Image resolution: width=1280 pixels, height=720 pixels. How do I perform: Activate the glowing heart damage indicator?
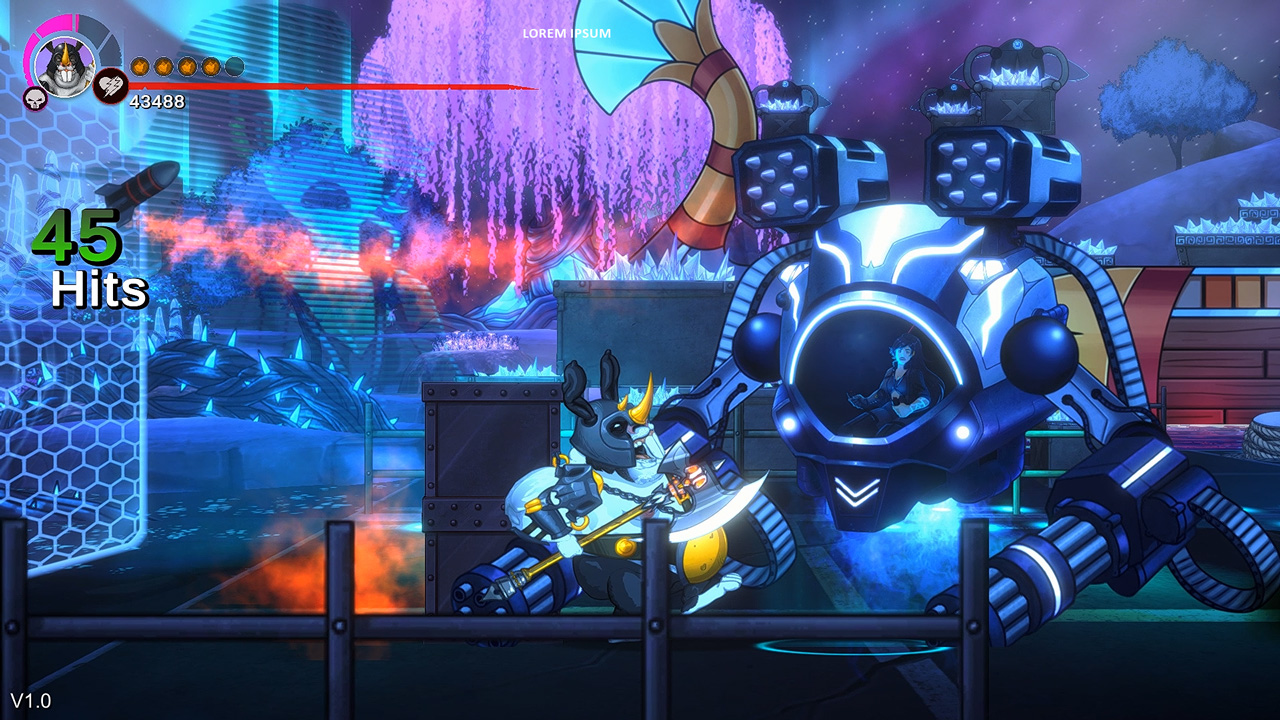(111, 85)
